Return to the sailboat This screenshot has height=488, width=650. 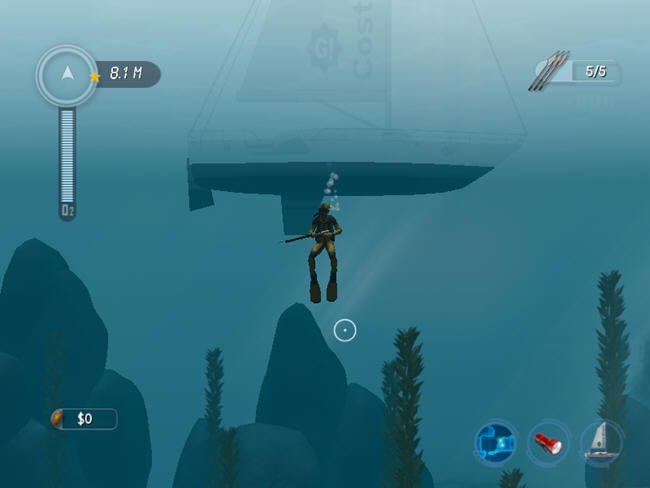[602, 441]
